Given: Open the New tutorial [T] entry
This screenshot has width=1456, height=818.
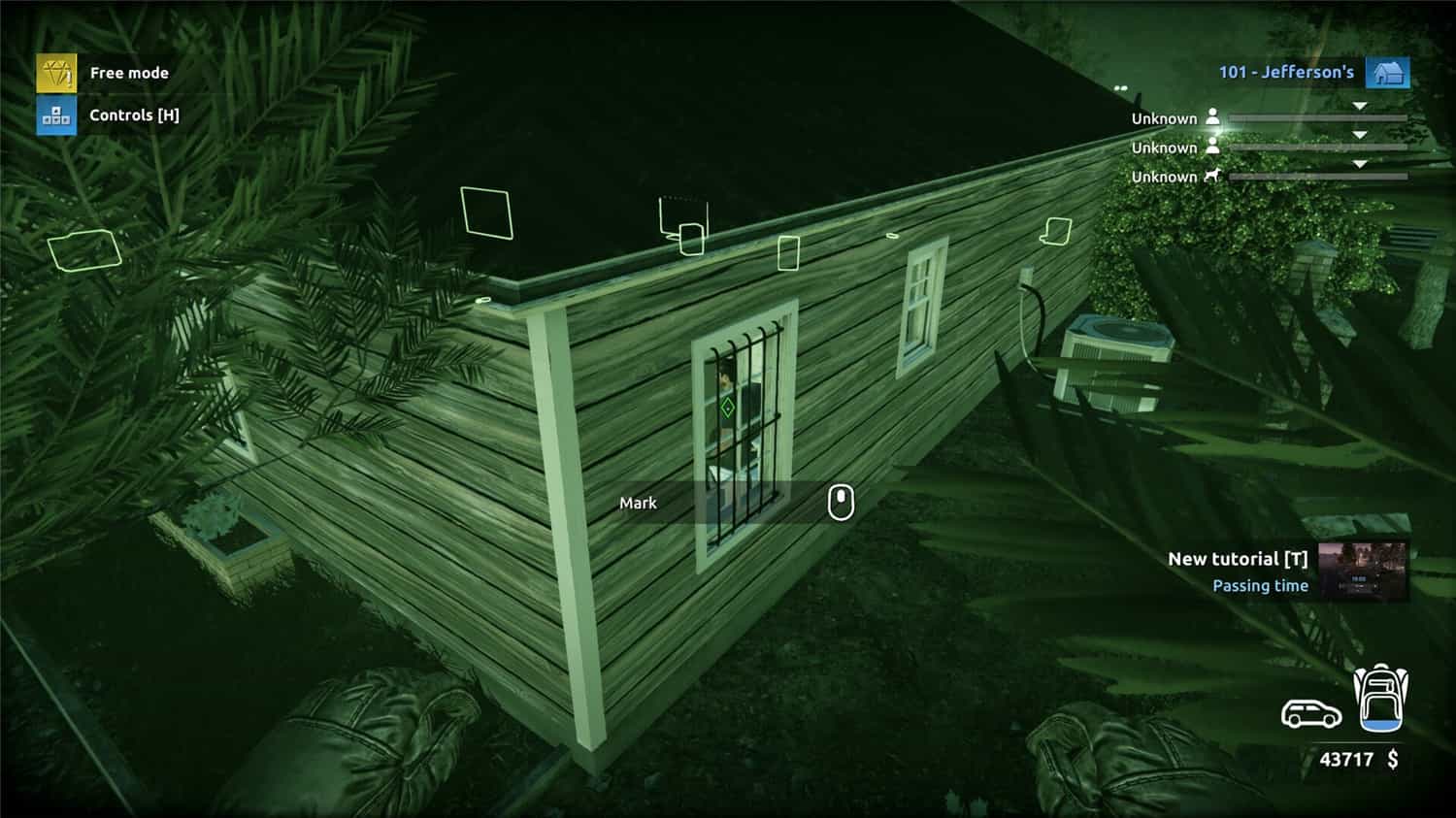Looking at the screenshot, I should 1240,559.
